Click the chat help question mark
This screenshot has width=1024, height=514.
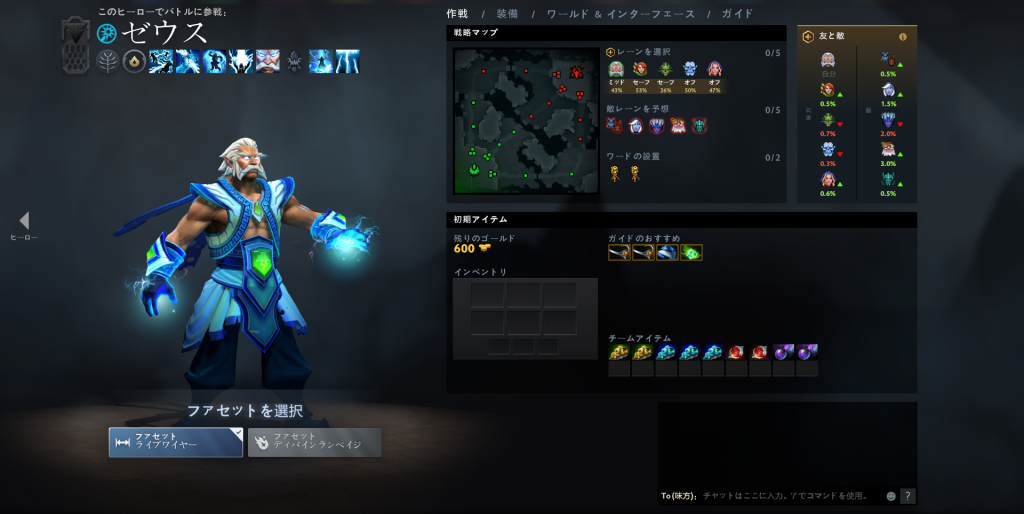tap(908, 495)
